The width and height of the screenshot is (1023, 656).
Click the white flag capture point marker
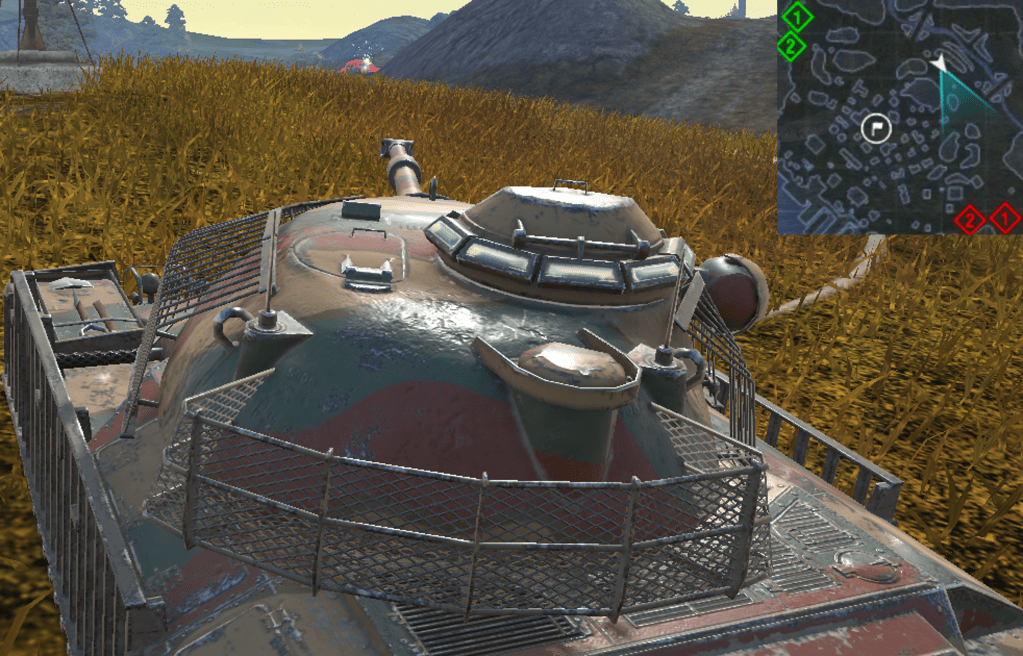click(876, 127)
